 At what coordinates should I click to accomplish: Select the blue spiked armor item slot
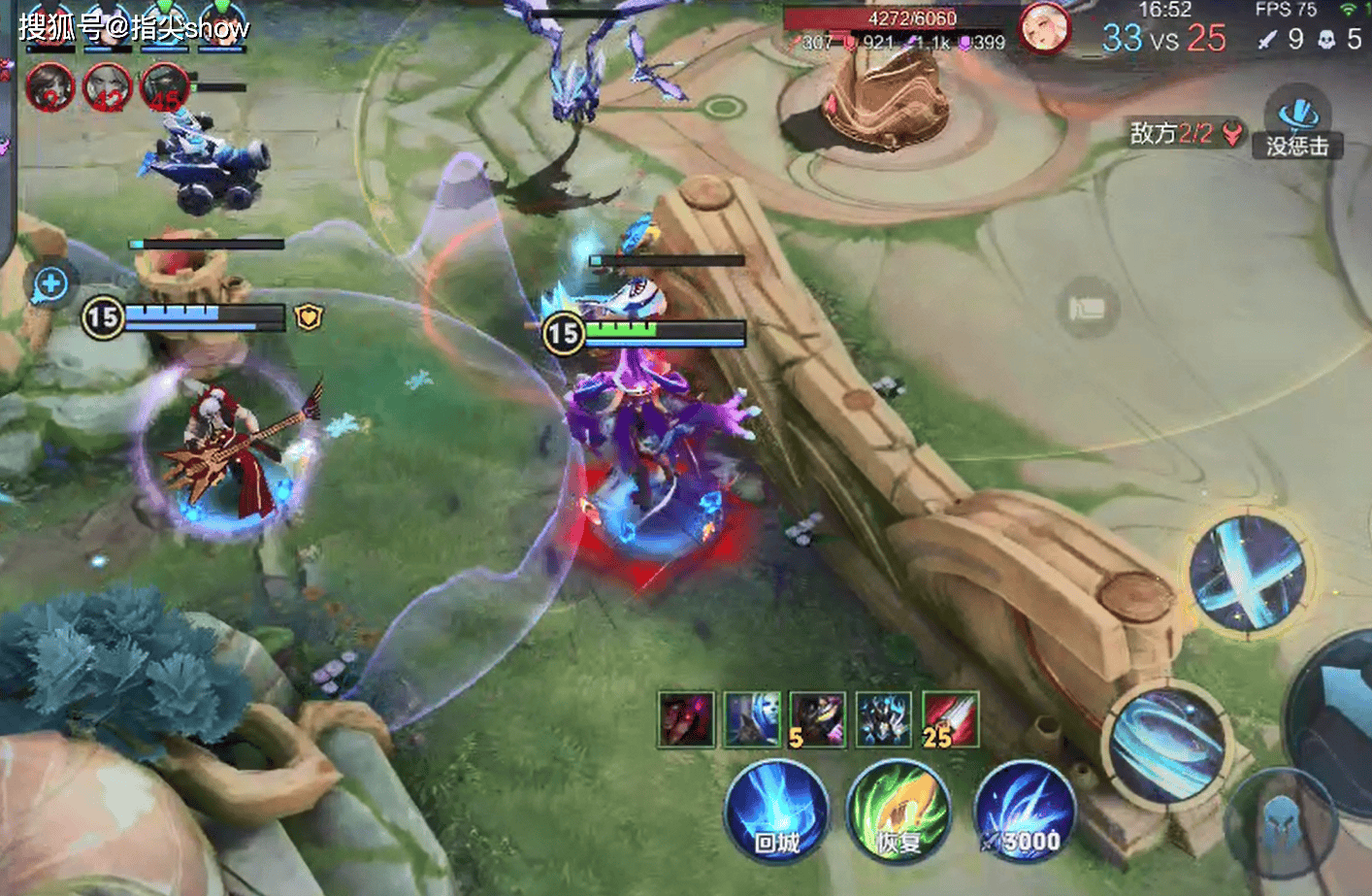[884, 719]
